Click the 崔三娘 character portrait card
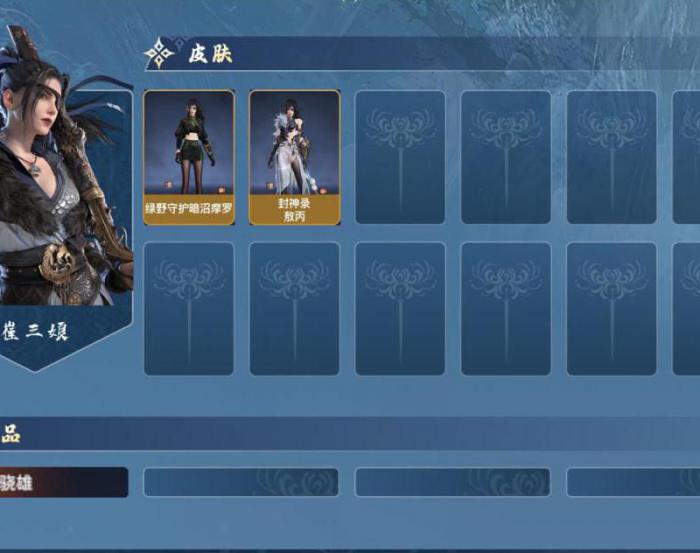This screenshot has height=553, width=700. point(62,200)
